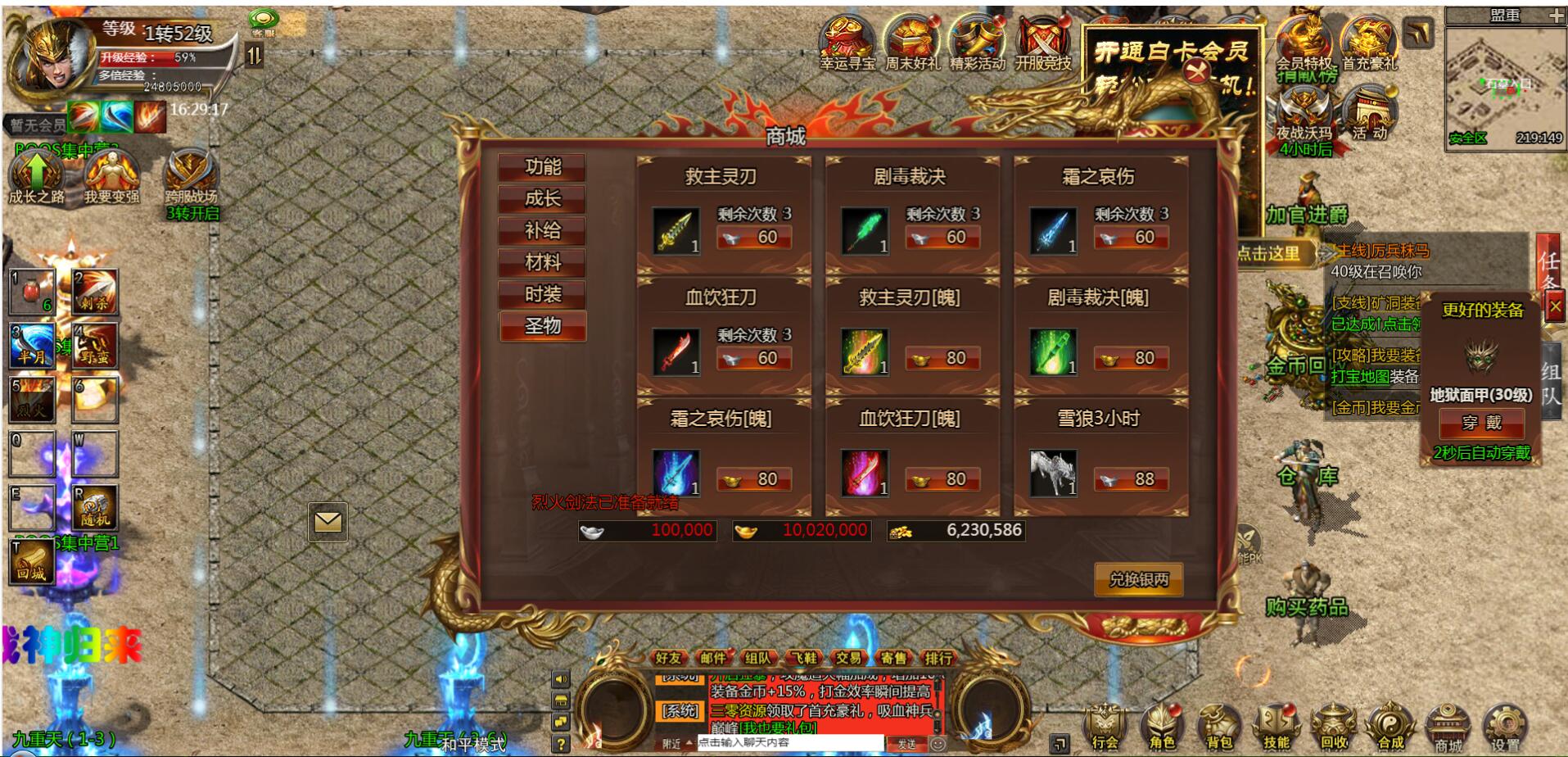The width and height of the screenshot is (1568, 757).
Task: Click the 回城 return-to-town skill icon
Action: click(33, 562)
